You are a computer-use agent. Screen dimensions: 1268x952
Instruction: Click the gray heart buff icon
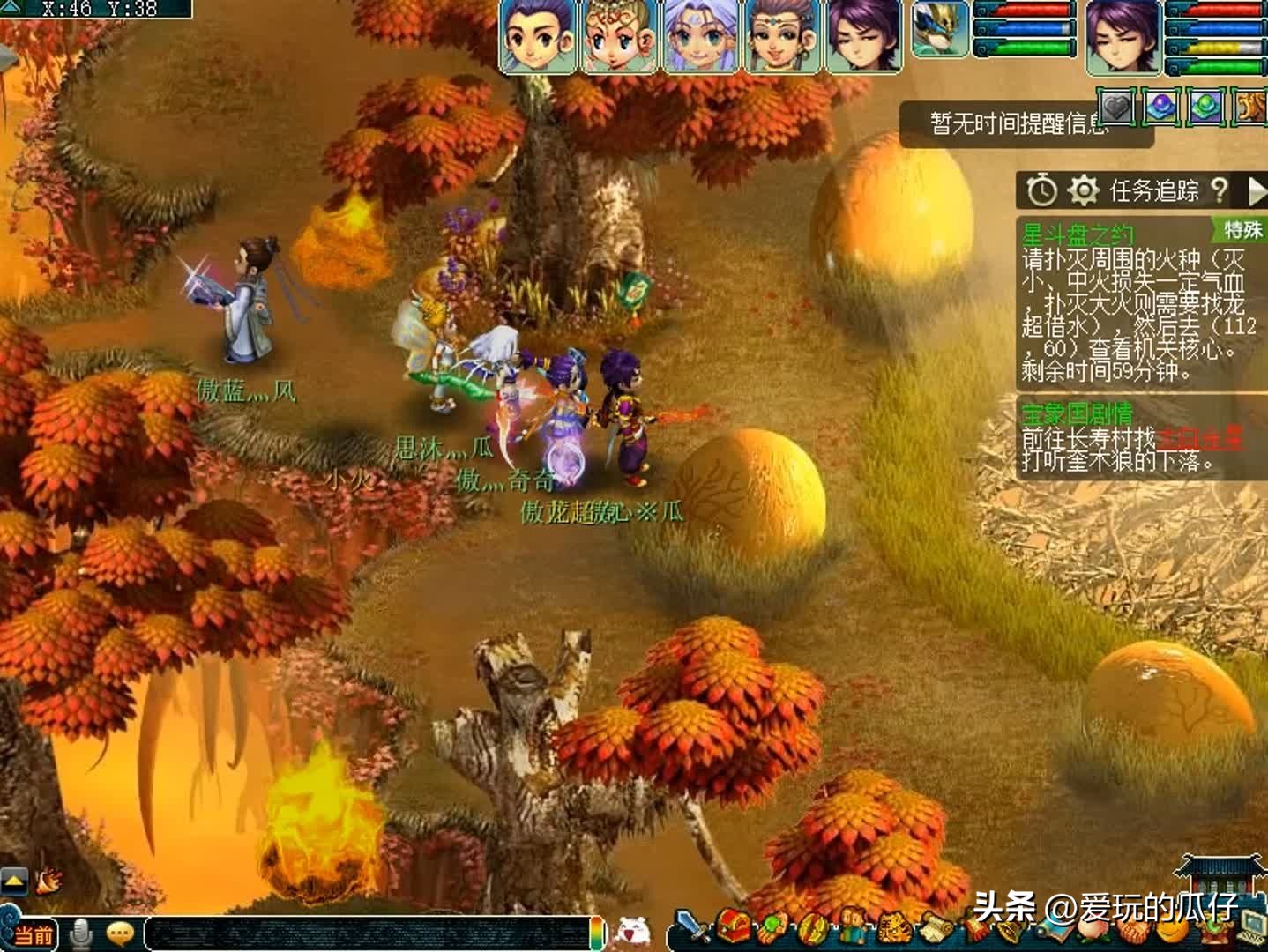pyautogui.click(x=1116, y=108)
